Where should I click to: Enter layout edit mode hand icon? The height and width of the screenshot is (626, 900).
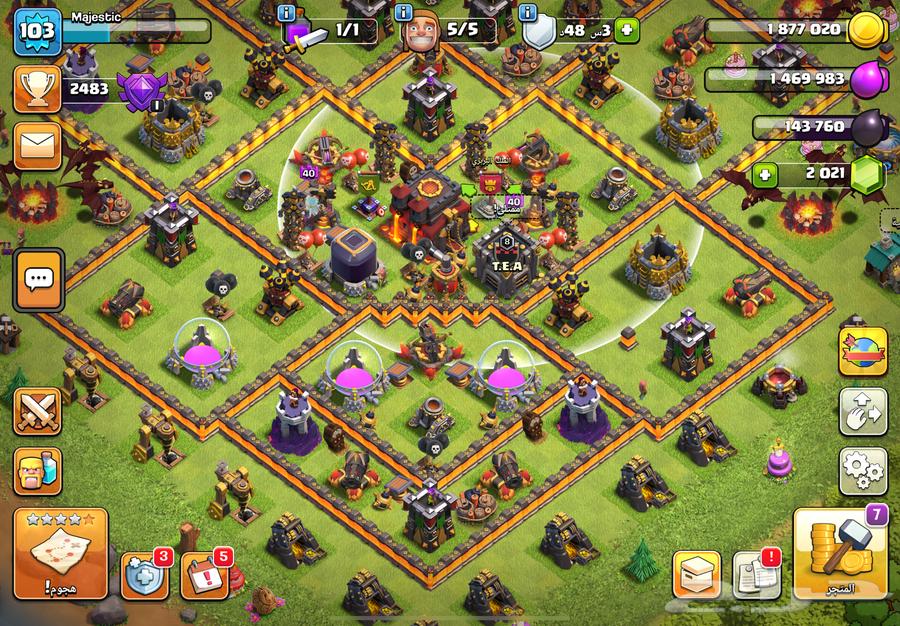point(862,411)
